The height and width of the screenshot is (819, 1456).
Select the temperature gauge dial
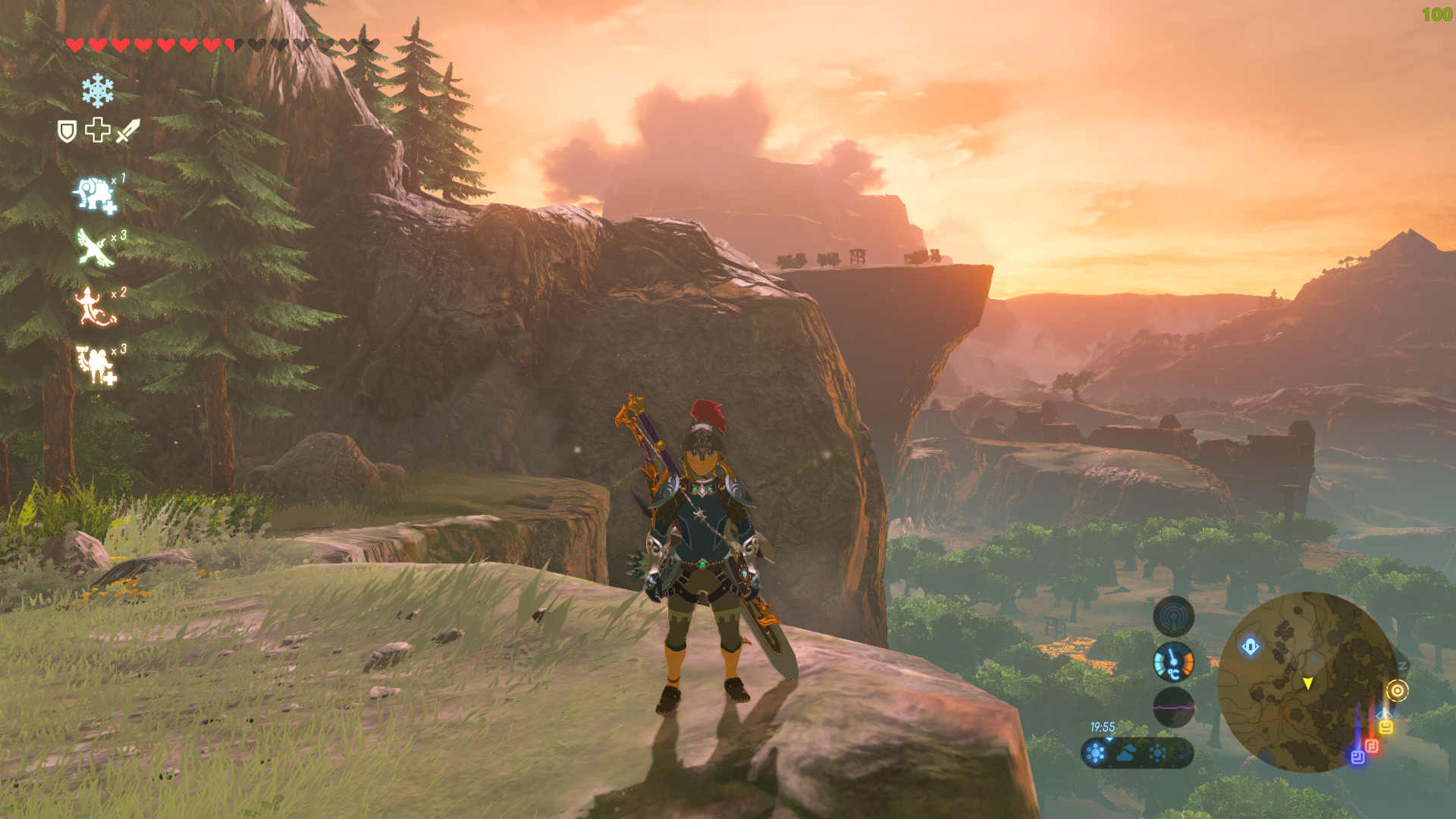1173,662
